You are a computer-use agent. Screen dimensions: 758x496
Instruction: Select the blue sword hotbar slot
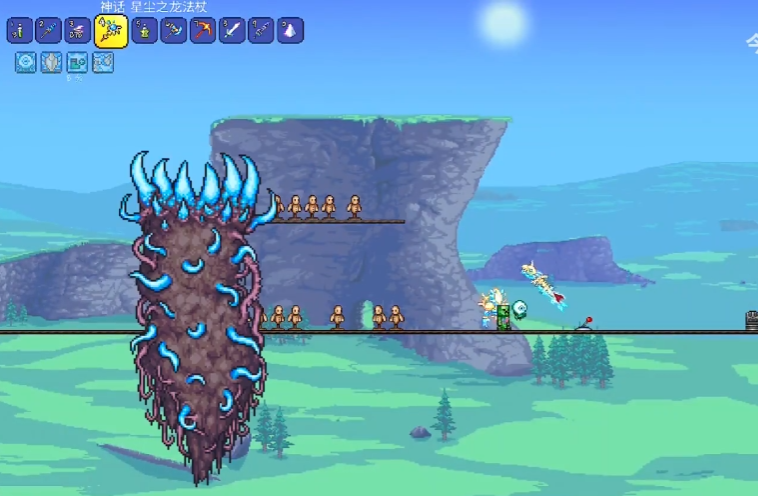(232, 31)
